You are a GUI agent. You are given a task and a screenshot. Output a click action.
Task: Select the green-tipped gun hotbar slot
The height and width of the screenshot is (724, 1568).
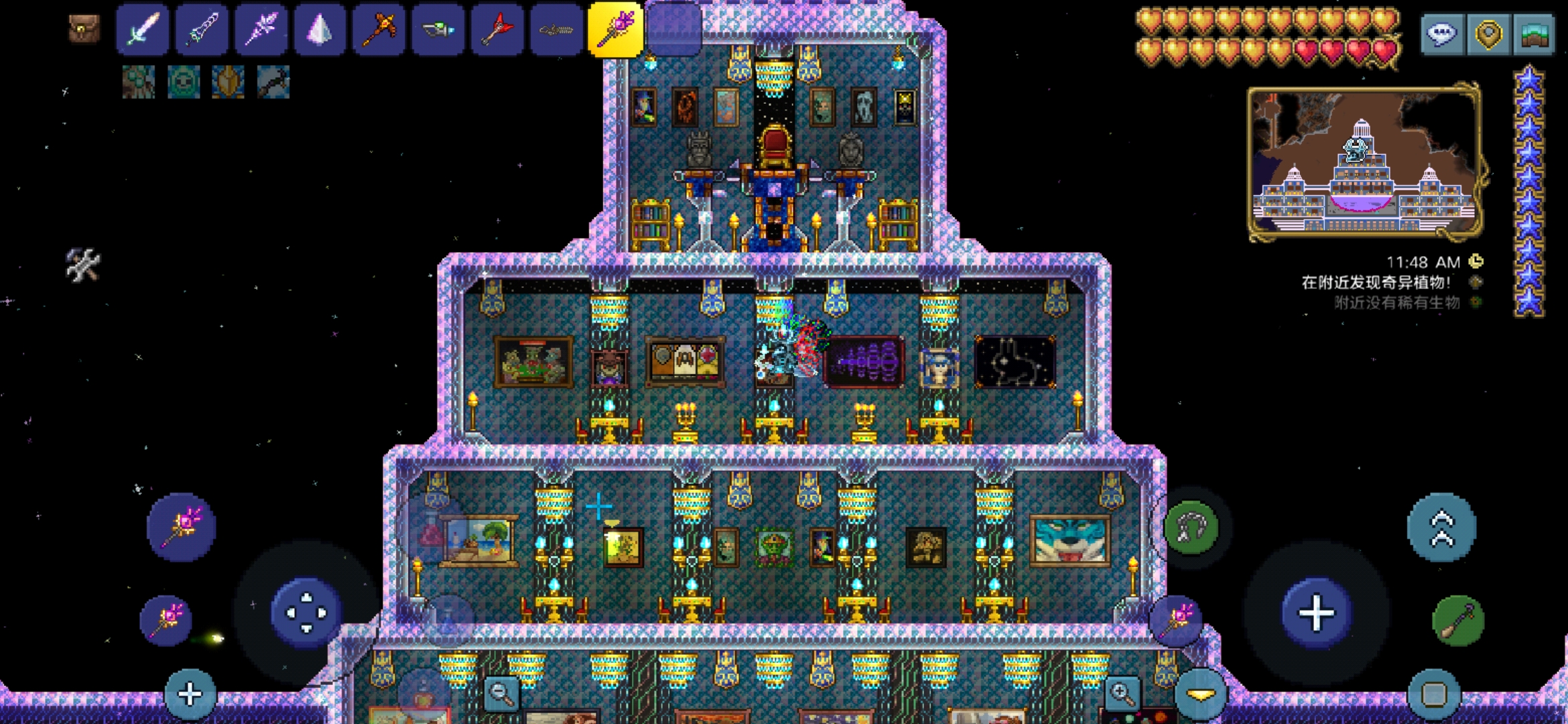(438, 29)
